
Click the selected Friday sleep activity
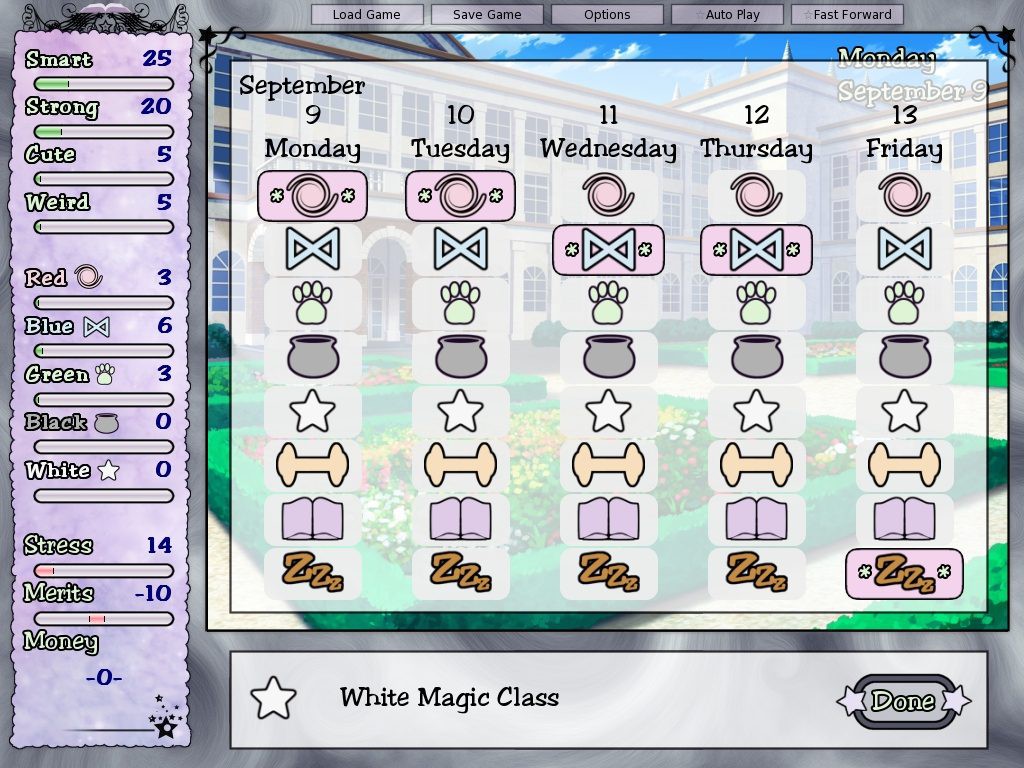[904, 574]
